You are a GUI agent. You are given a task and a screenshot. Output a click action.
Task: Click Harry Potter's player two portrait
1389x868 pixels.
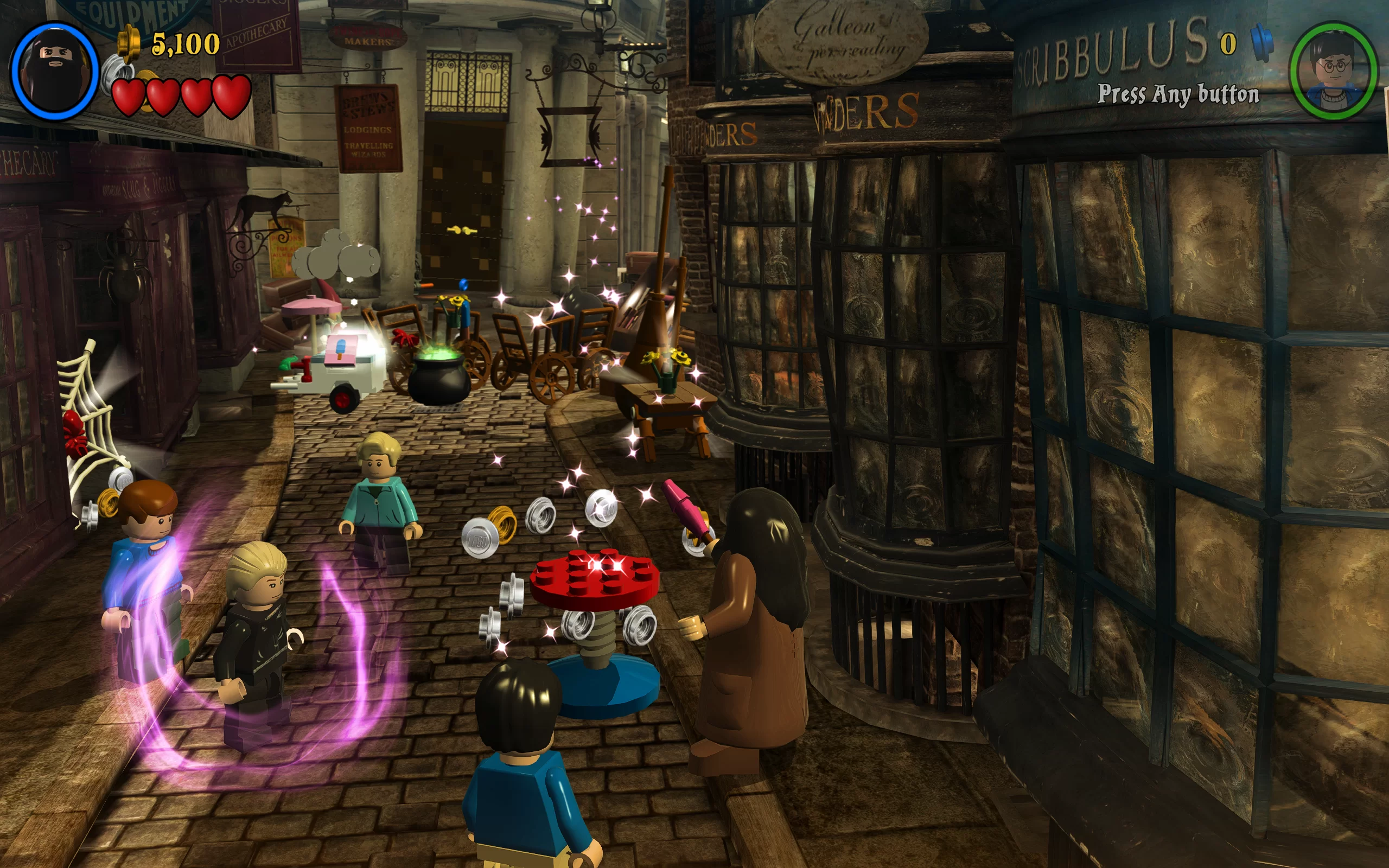tap(1333, 71)
